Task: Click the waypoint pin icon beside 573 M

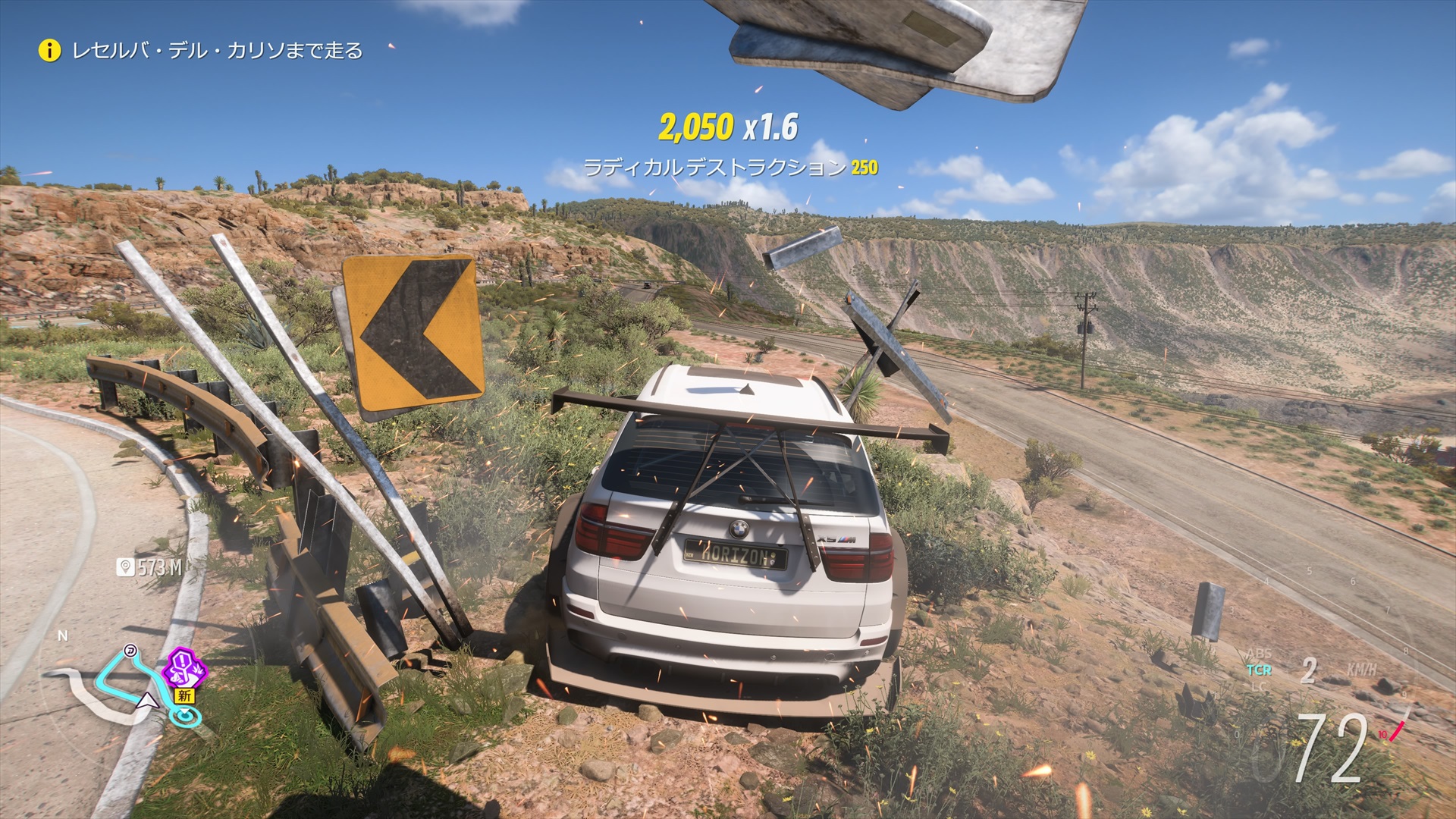Action: point(125,567)
